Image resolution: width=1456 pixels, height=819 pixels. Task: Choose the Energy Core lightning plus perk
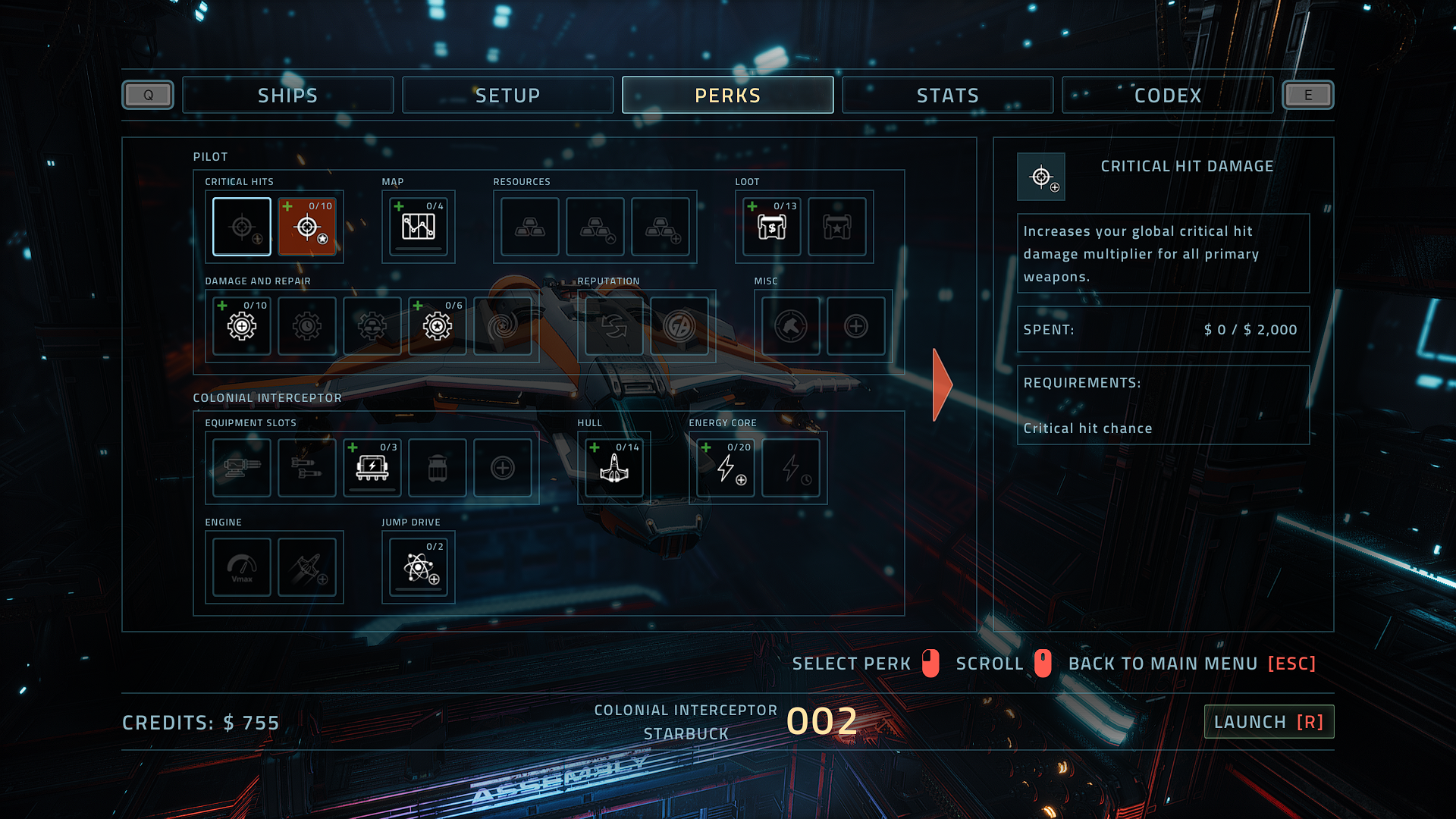(x=726, y=468)
